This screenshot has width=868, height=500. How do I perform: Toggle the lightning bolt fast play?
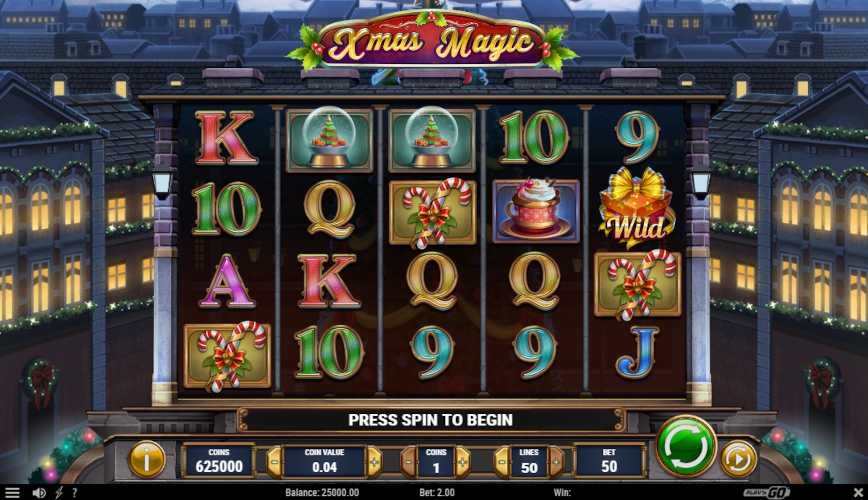[58, 493]
